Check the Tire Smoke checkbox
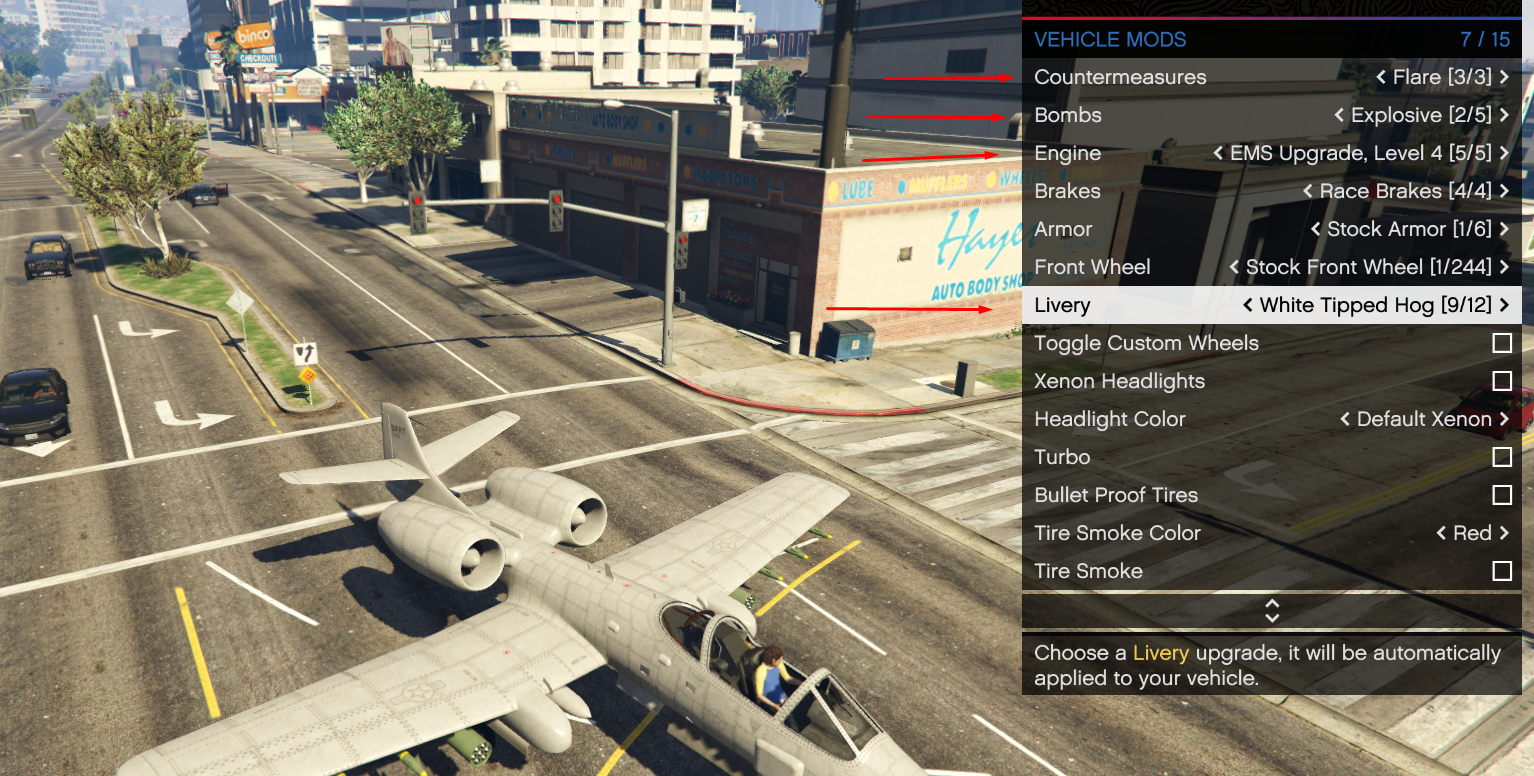The width and height of the screenshot is (1534, 776). tap(1501, 571)
